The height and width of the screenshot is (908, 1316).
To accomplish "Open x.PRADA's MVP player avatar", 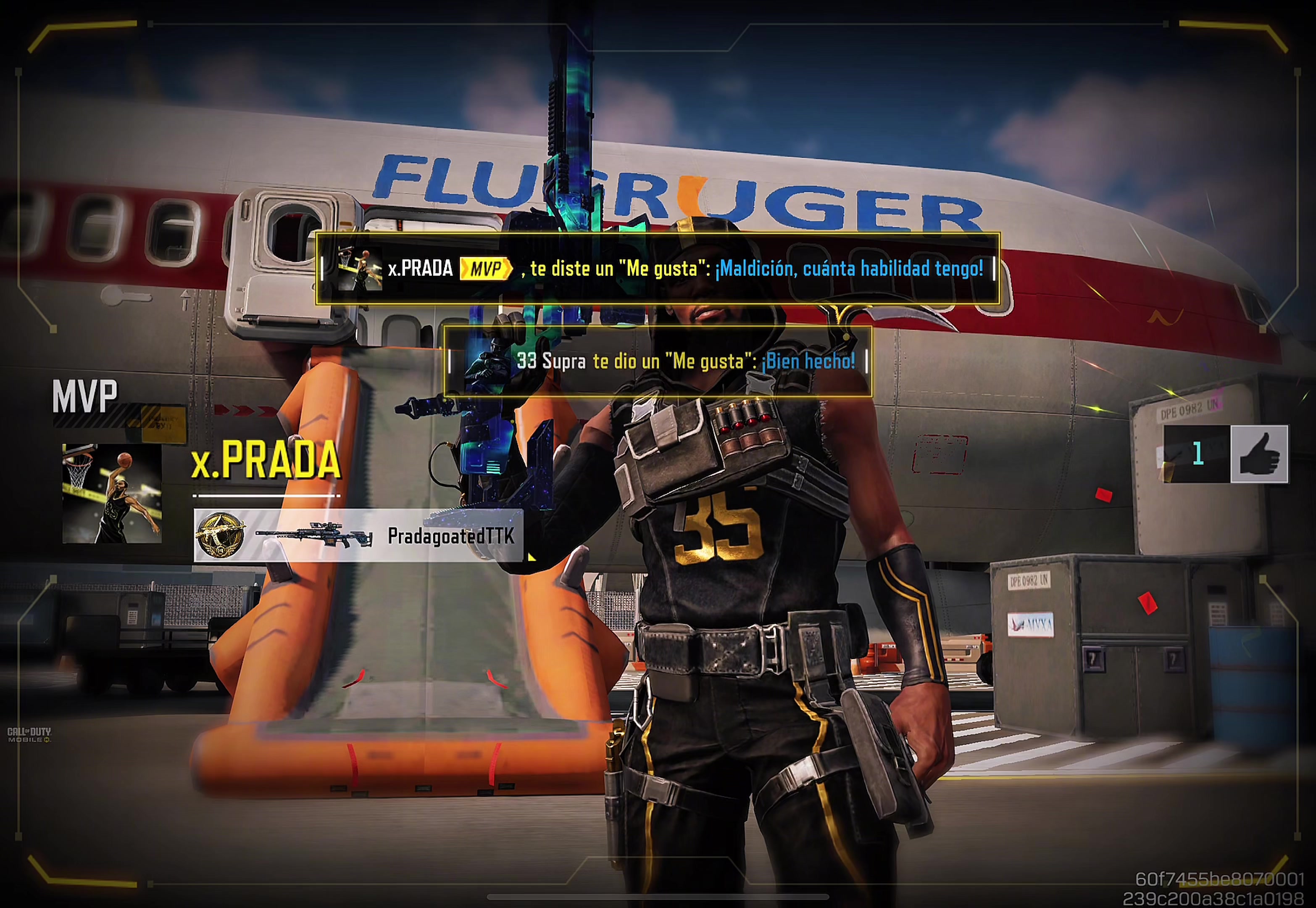I will point(112,493).
